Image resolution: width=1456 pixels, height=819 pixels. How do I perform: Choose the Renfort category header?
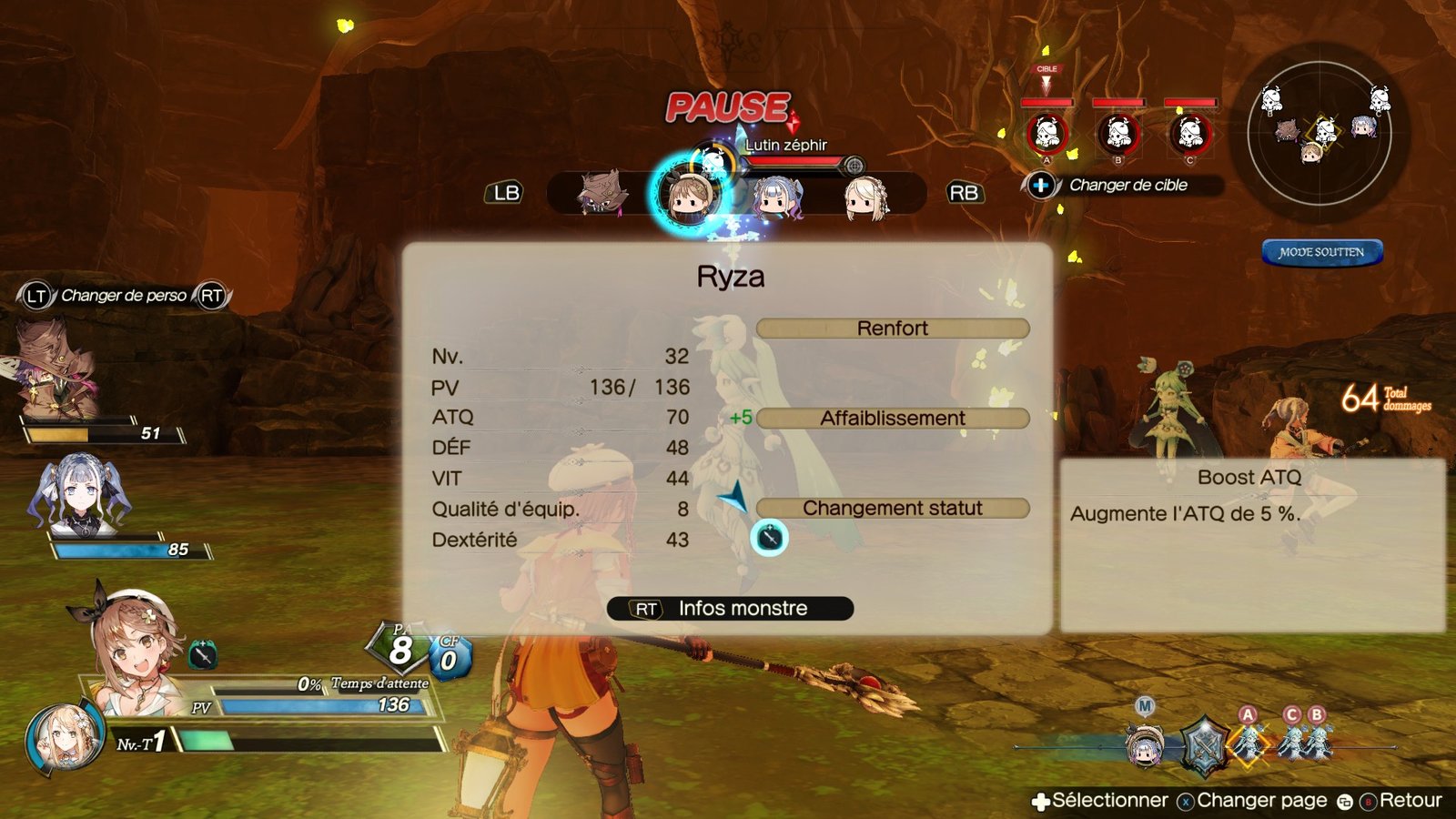coord(892,329)
